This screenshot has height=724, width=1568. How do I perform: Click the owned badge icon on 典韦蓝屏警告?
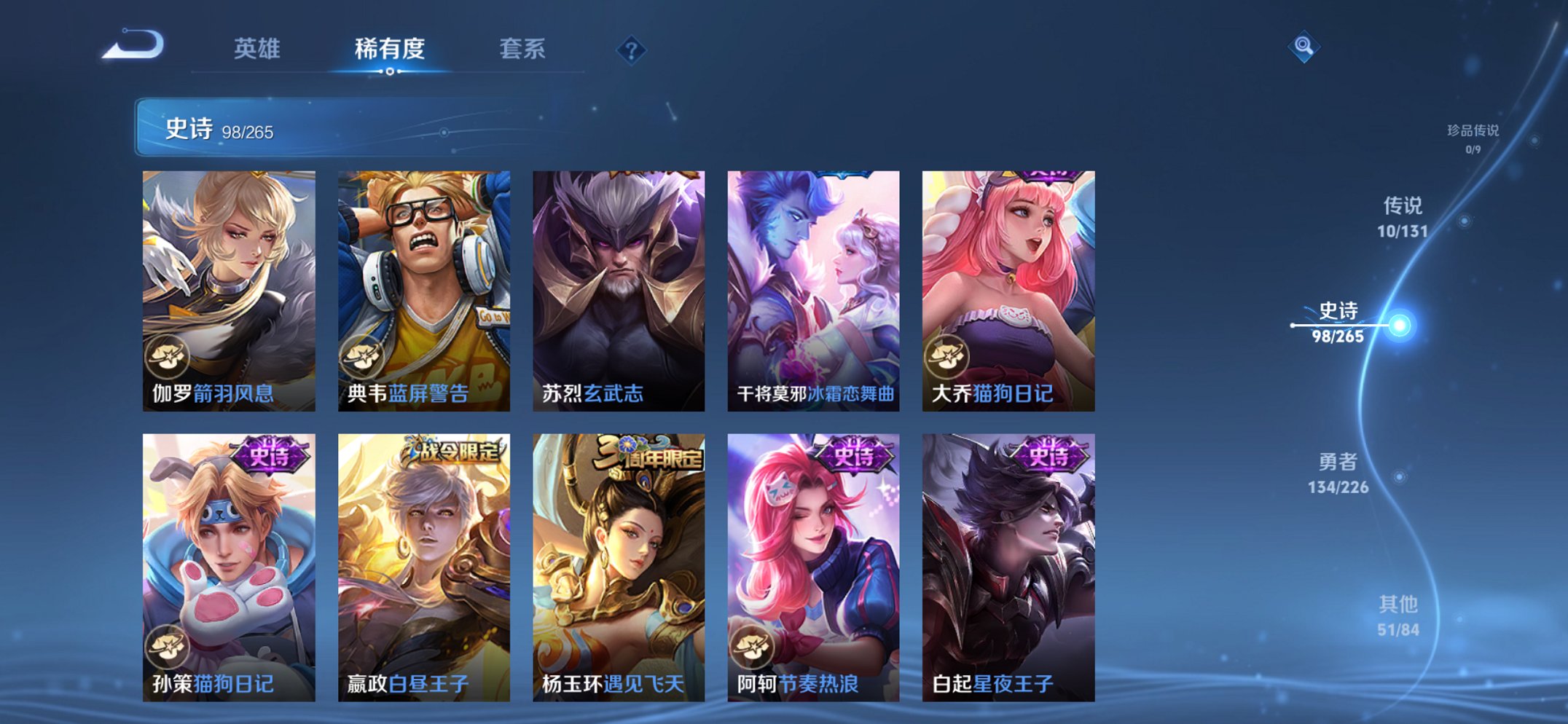pyautogui.click(x=364, y=358)
